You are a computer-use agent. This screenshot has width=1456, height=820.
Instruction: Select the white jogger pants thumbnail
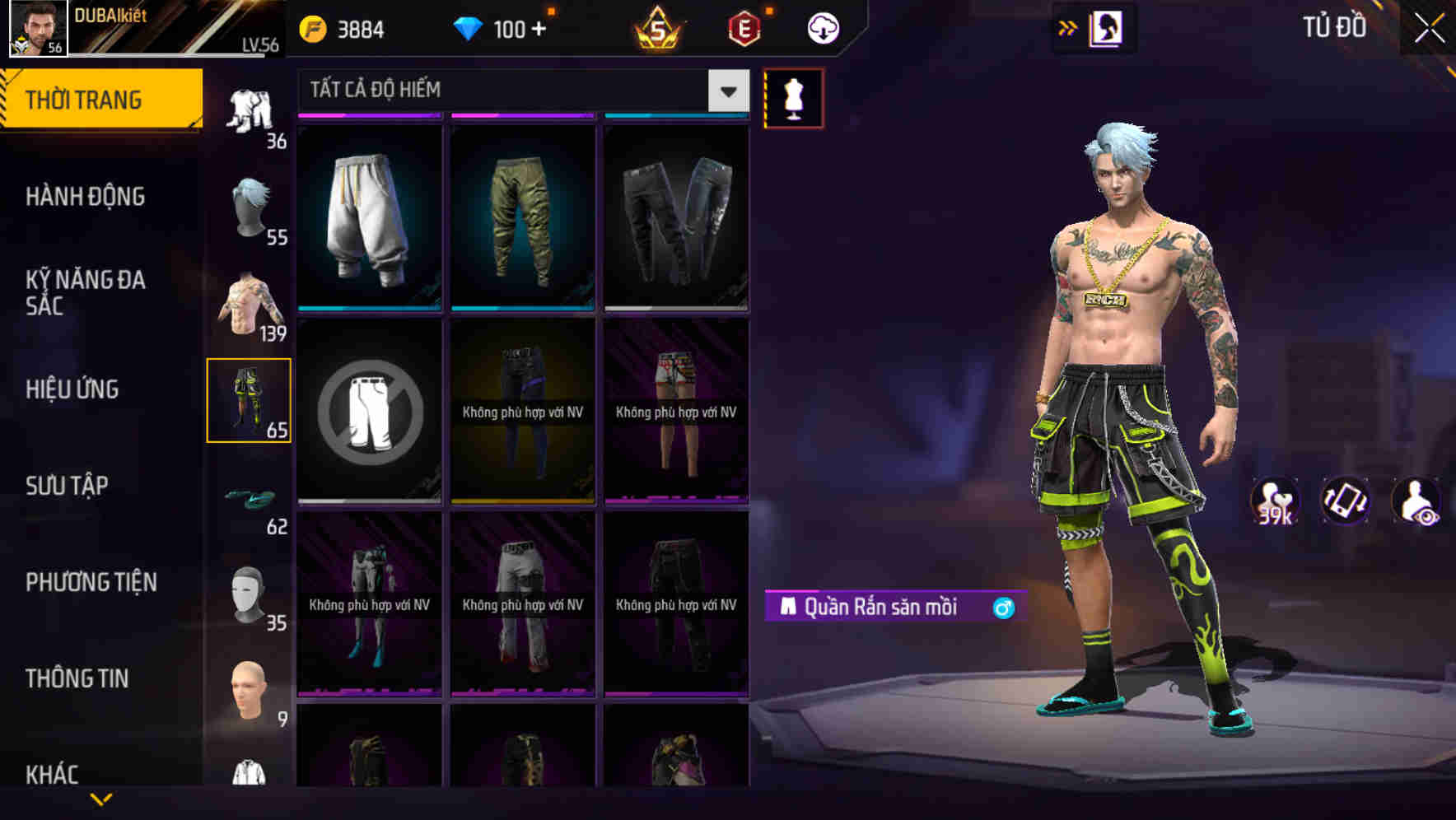pos(369,218)
